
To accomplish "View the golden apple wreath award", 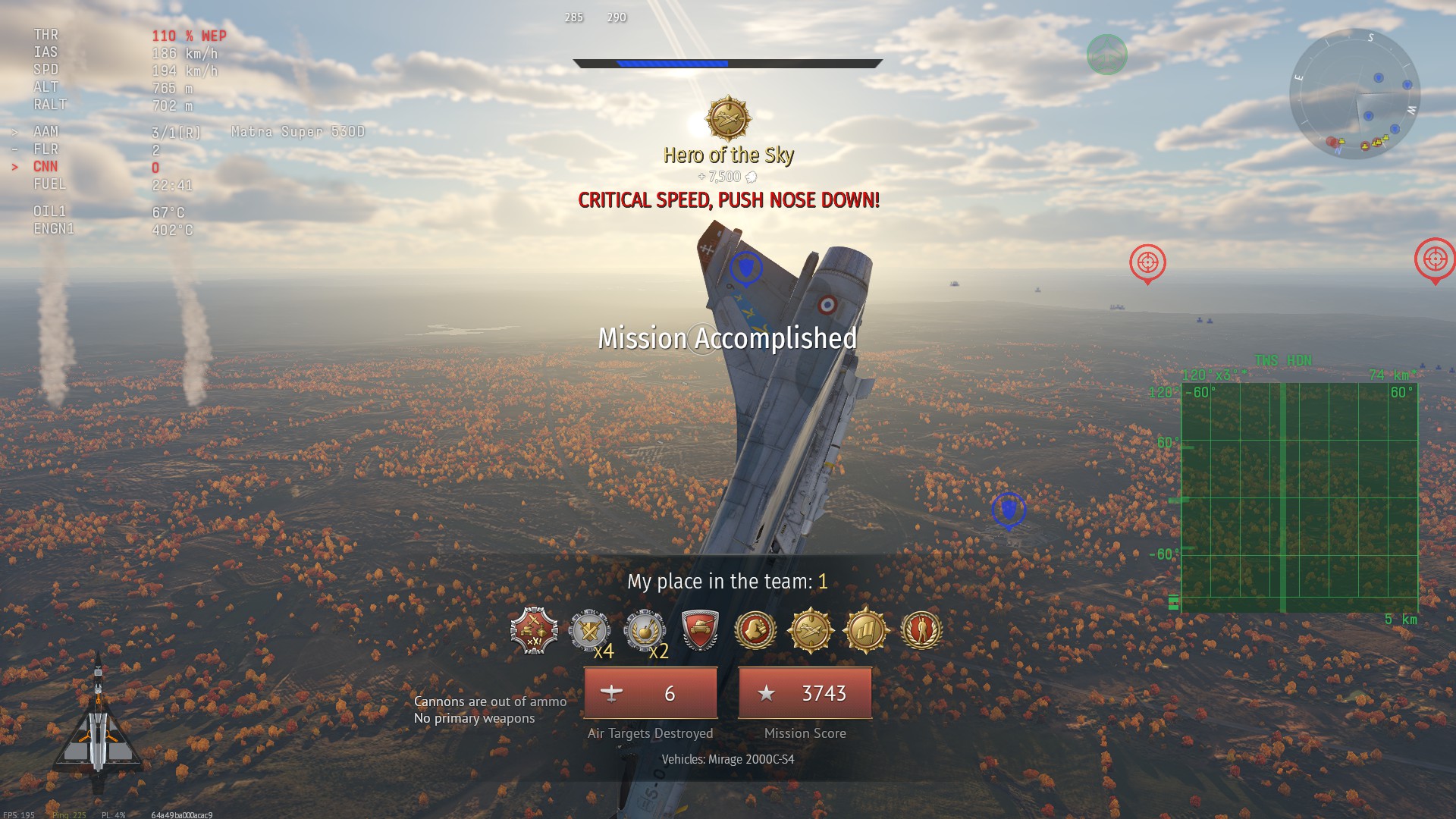I will [x=645, y=630].
